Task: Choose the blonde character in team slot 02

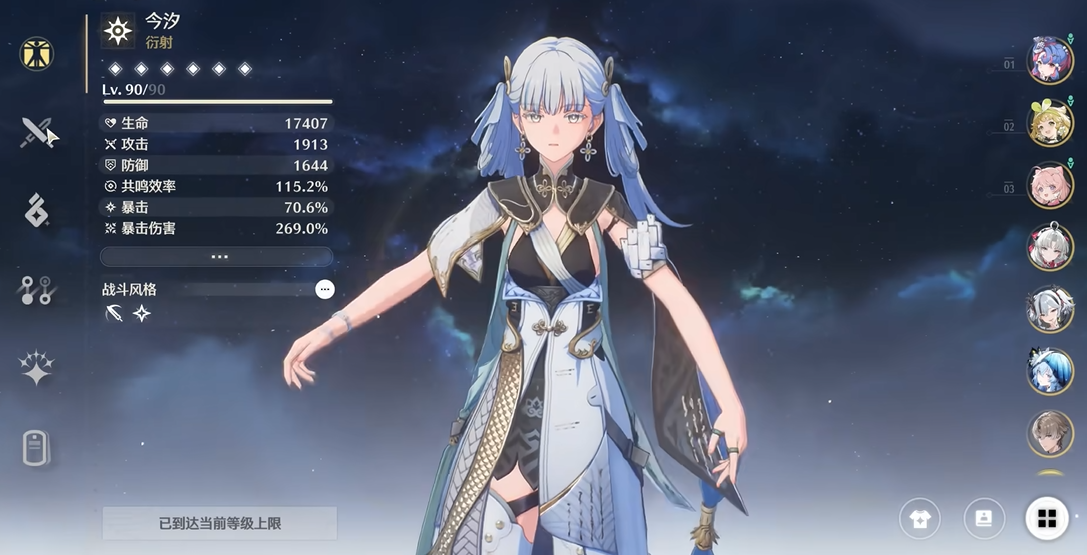Action: tap(1050, 123)
